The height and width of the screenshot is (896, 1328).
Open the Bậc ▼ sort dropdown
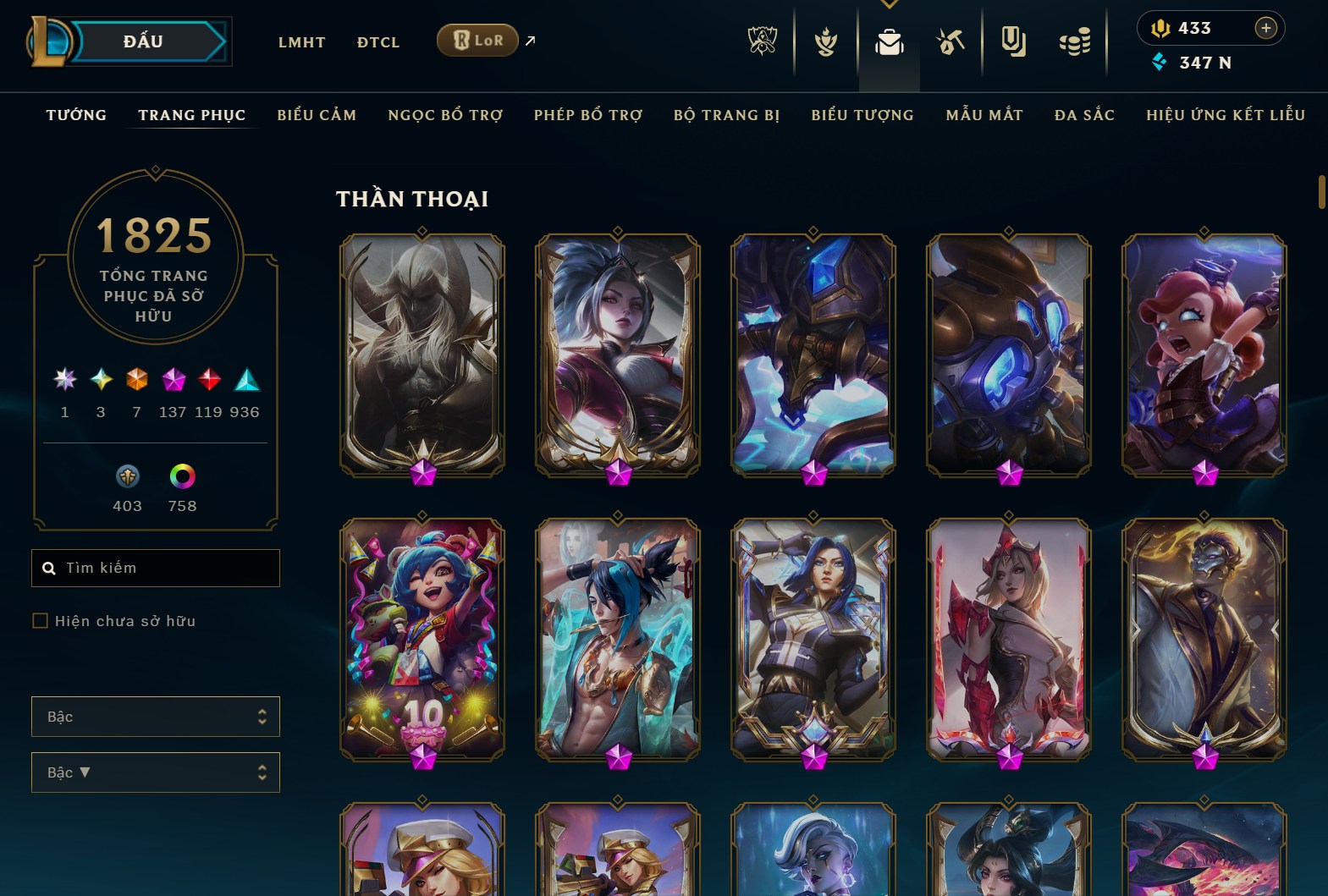156,772
